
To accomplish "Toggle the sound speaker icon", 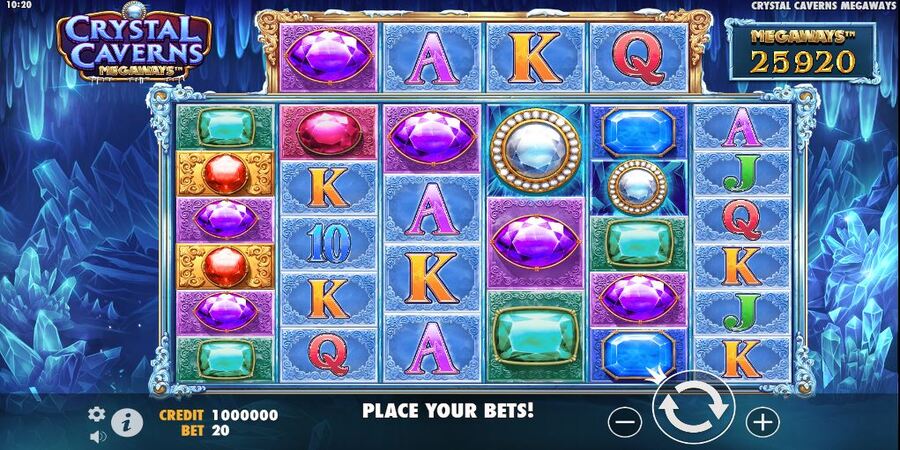I will pos(98,437).
